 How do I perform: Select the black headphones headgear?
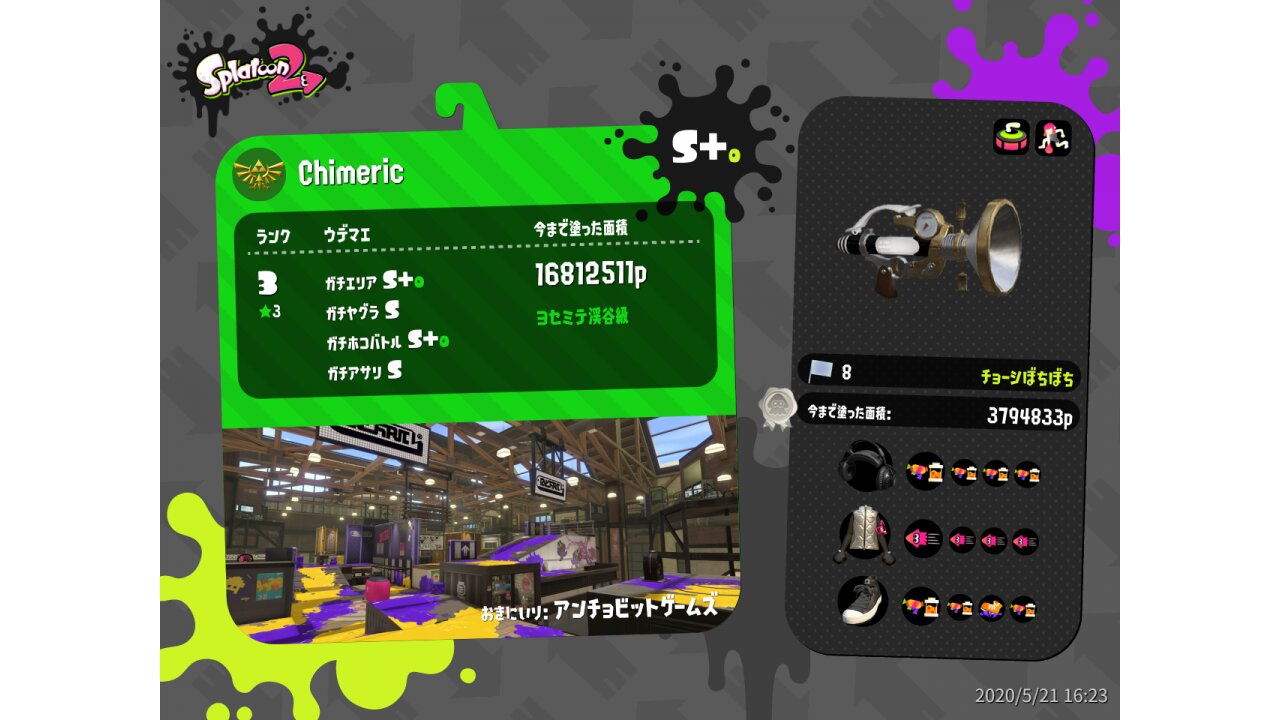coord(866,466)
